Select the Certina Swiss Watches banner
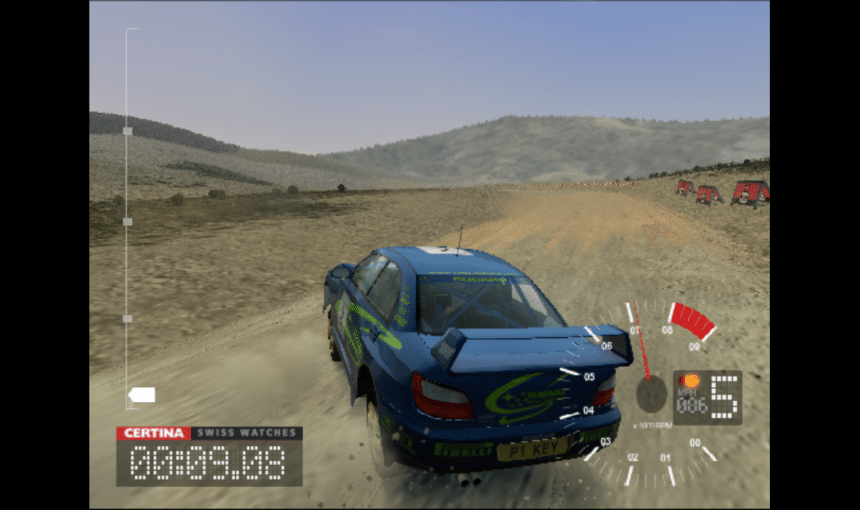 (209, 433)
